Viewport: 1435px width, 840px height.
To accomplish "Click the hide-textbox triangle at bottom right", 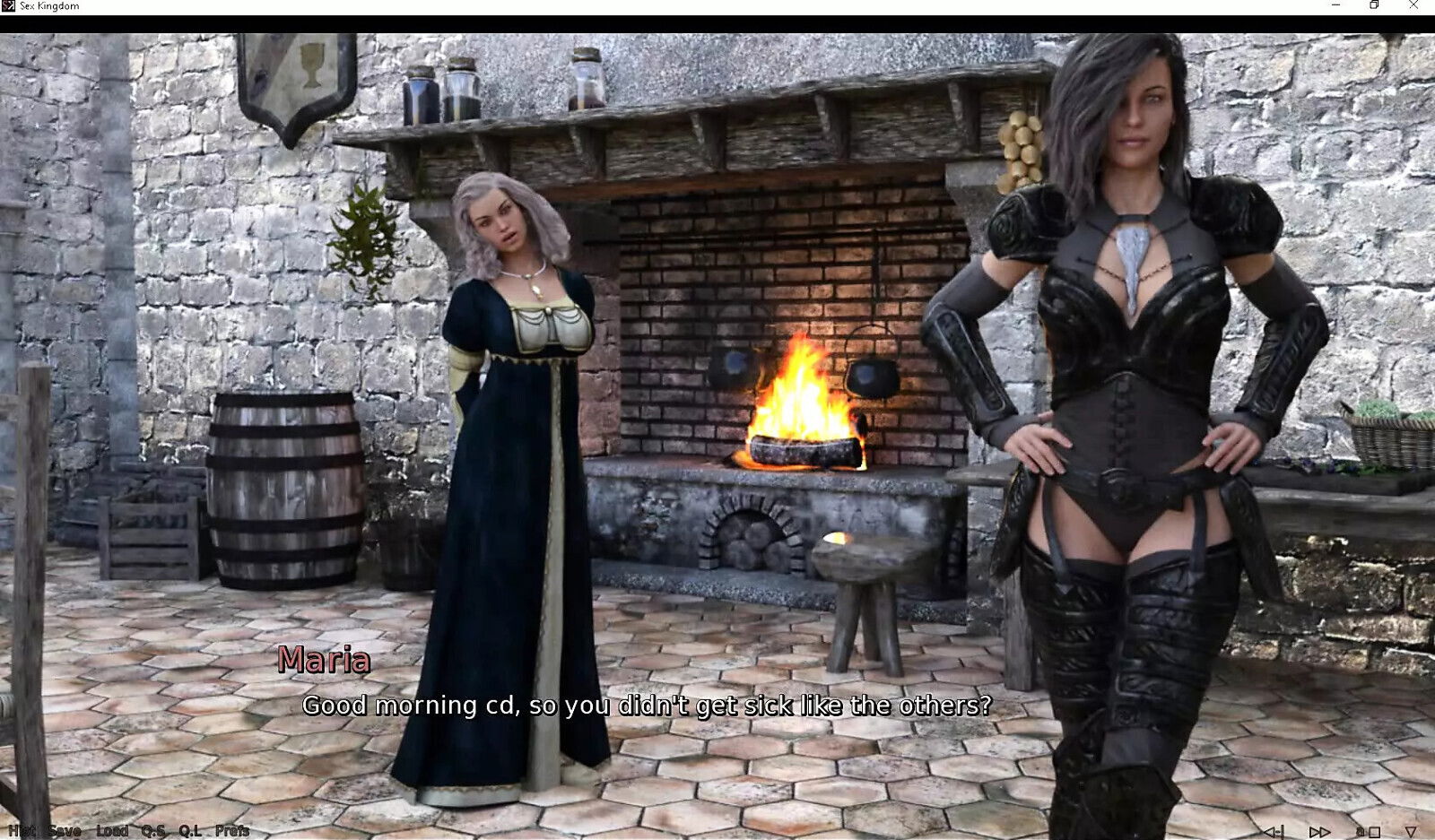I will pyautogui.click(x=1409, y=831).
